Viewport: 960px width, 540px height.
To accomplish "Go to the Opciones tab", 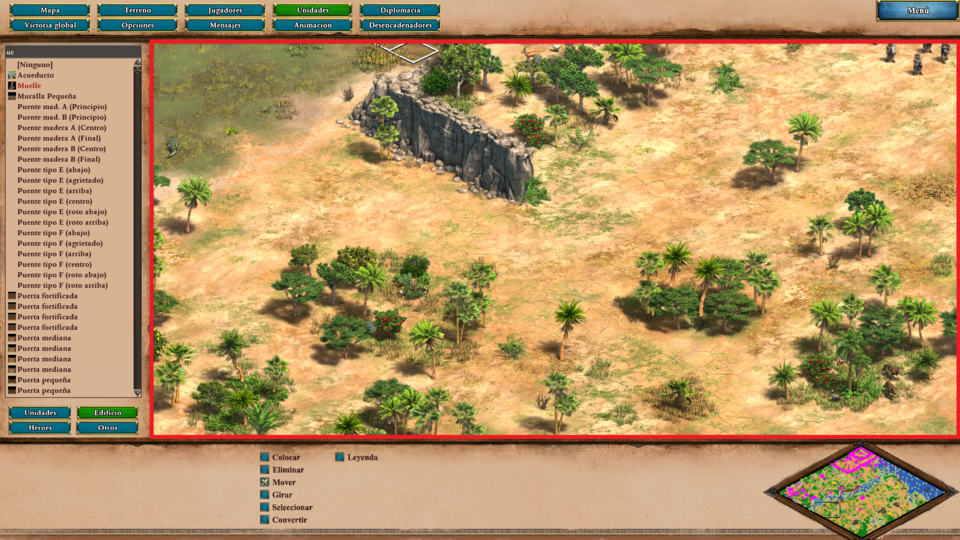I will pyautogui.click(x=137, y=25).
